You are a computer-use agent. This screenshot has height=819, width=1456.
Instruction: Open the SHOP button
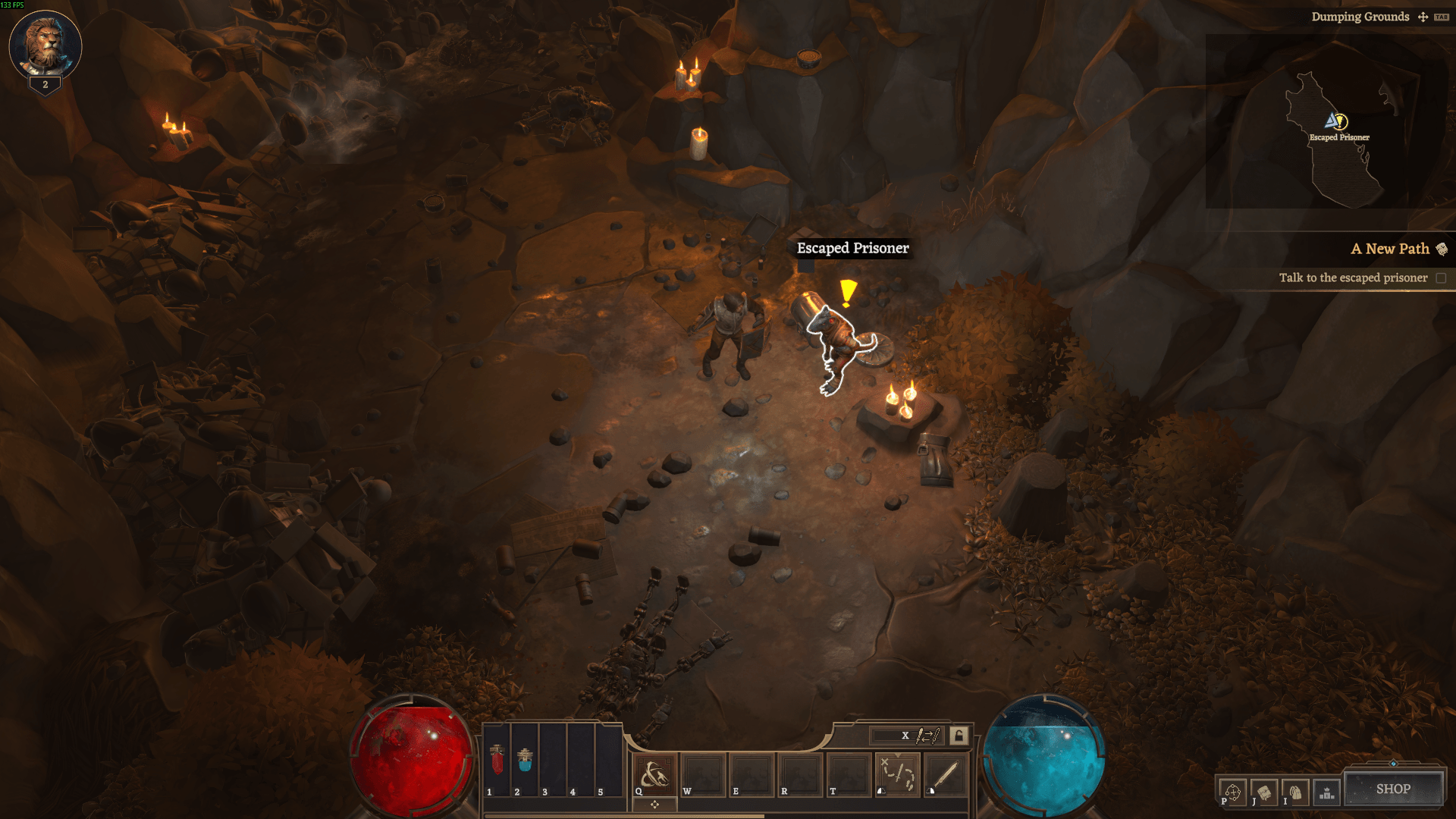pyautogui.click(x=1393, y=789)
